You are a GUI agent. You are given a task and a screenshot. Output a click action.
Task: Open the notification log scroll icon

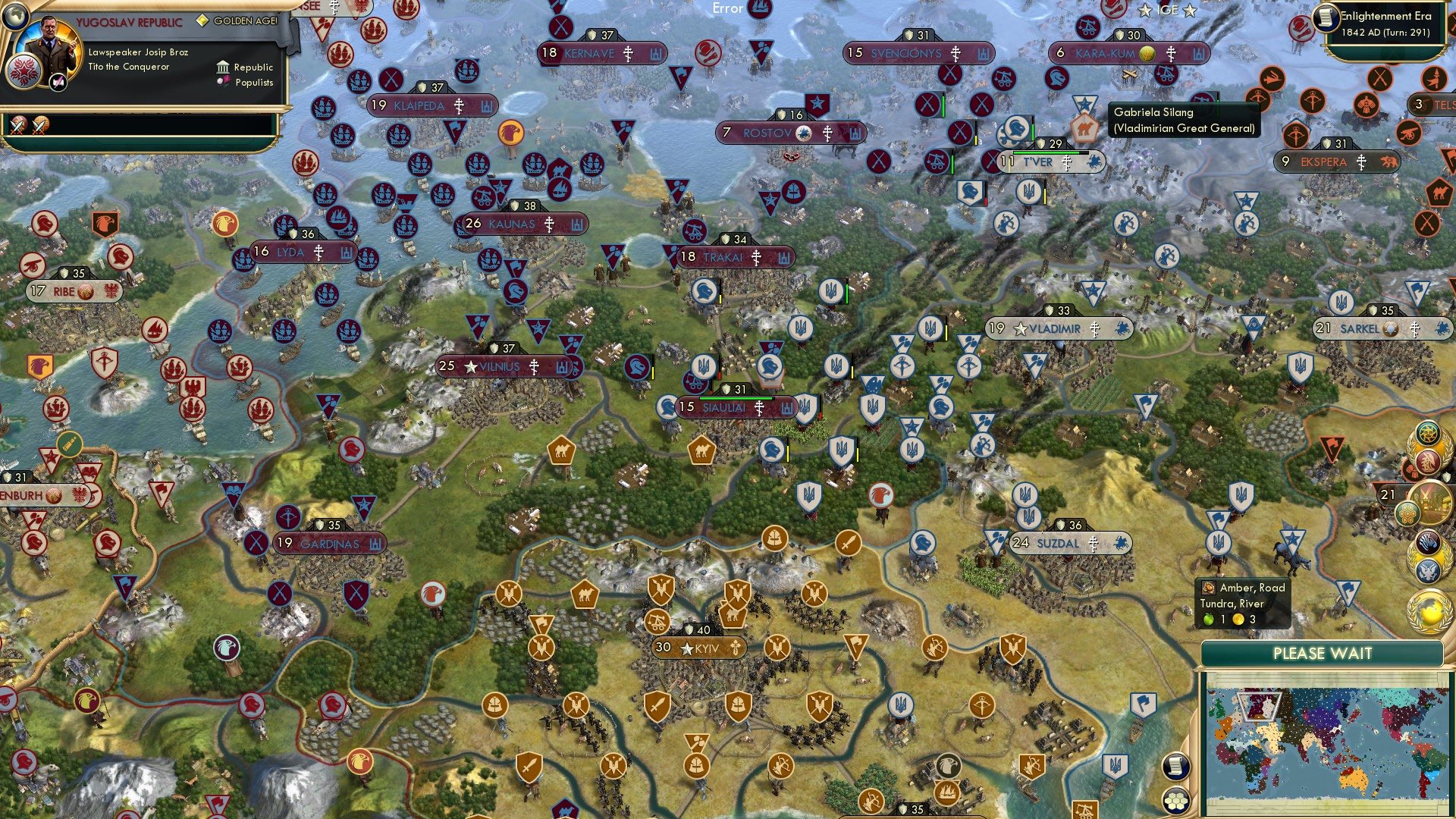tap(1175, 767)
